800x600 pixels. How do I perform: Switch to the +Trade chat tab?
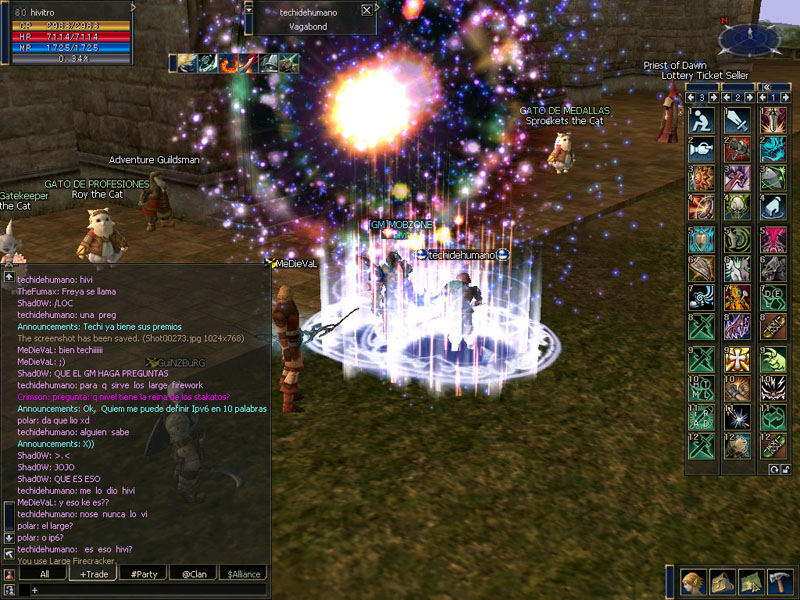[x=94, y=574]
